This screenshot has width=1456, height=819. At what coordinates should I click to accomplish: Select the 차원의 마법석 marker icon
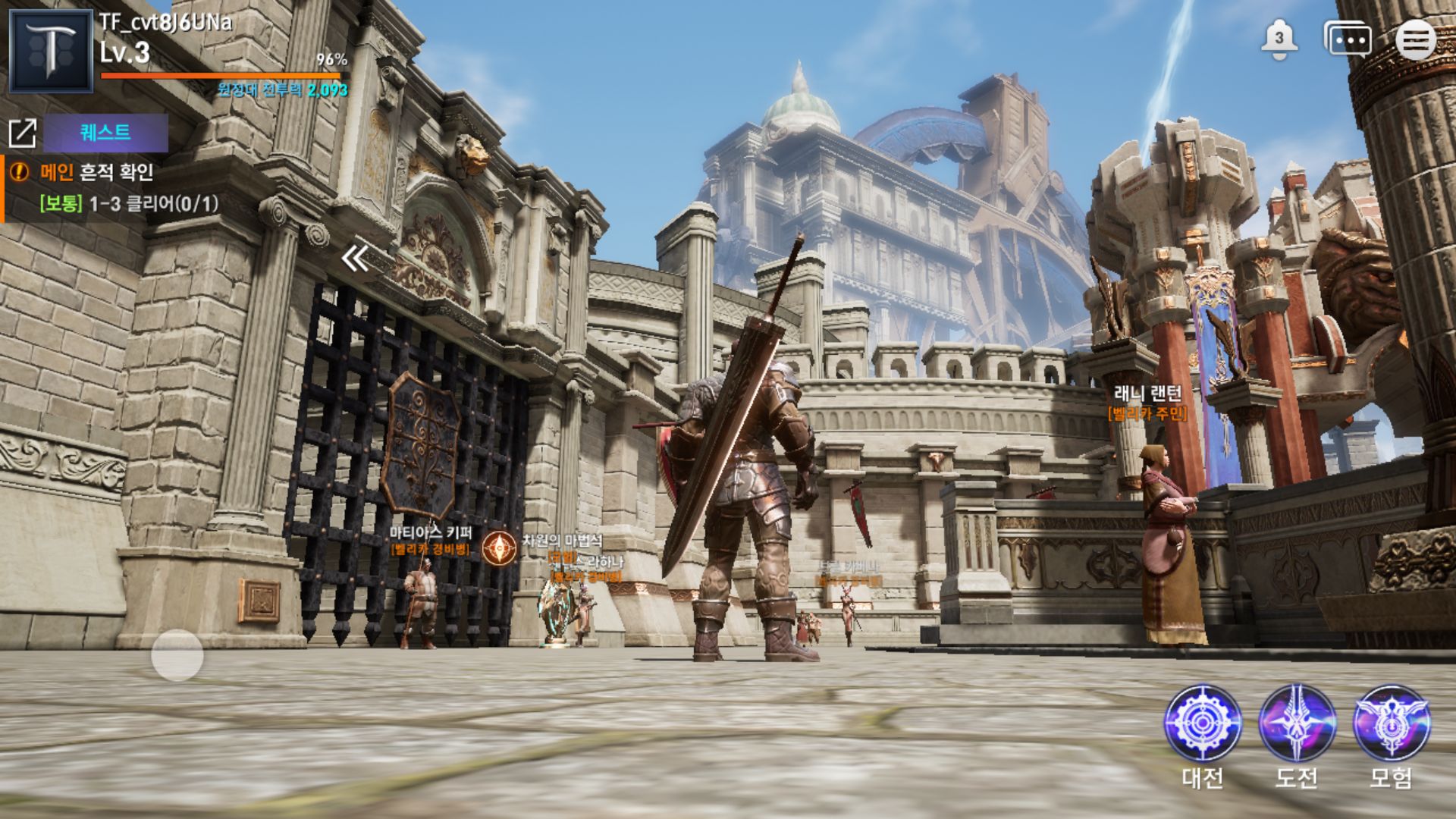pyautogui.click(x=499, y=548)
